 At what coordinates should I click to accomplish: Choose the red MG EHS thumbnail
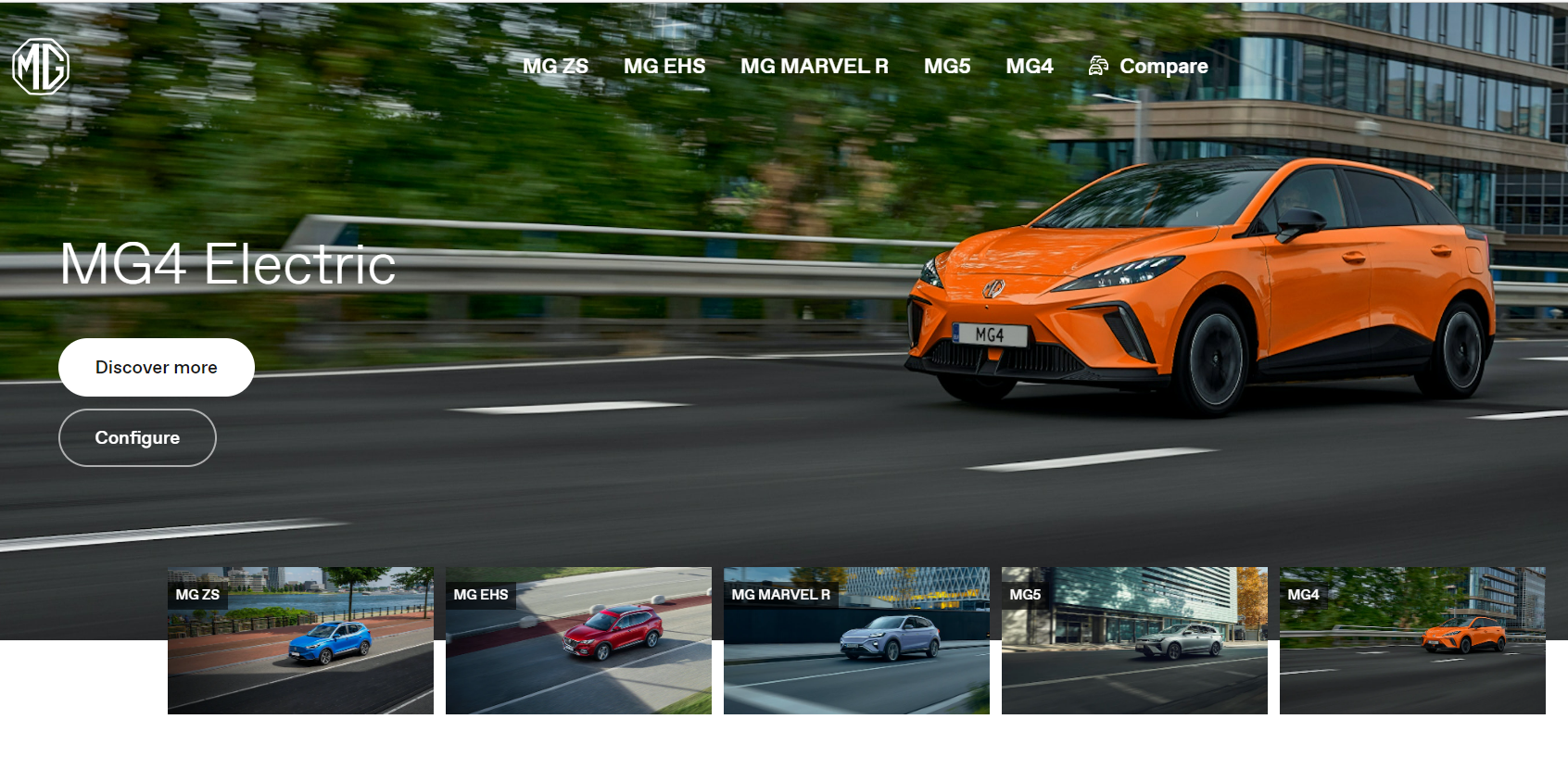[578, 640]
